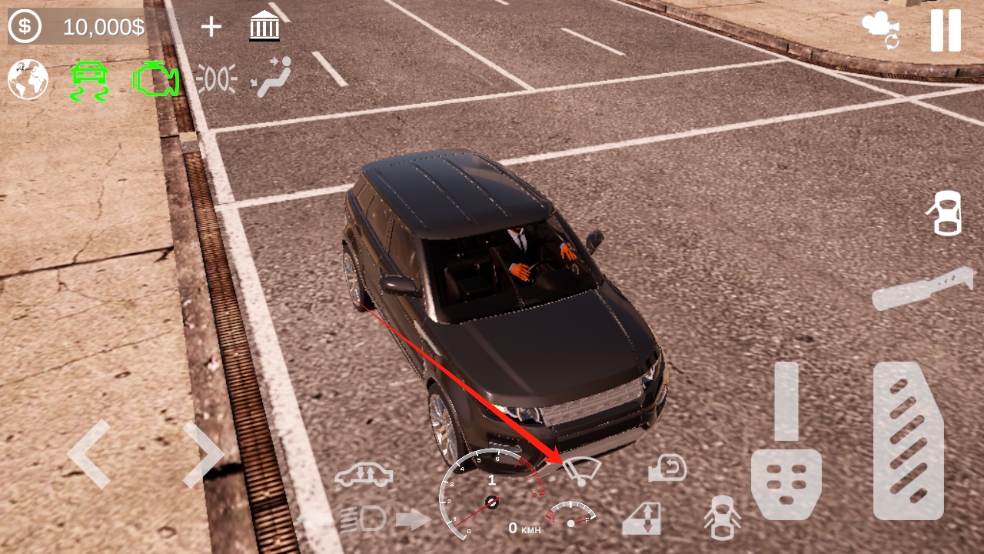Tap the plus icon to add money
The height and width of the screenshot is (554, 984).
(211, 27)
